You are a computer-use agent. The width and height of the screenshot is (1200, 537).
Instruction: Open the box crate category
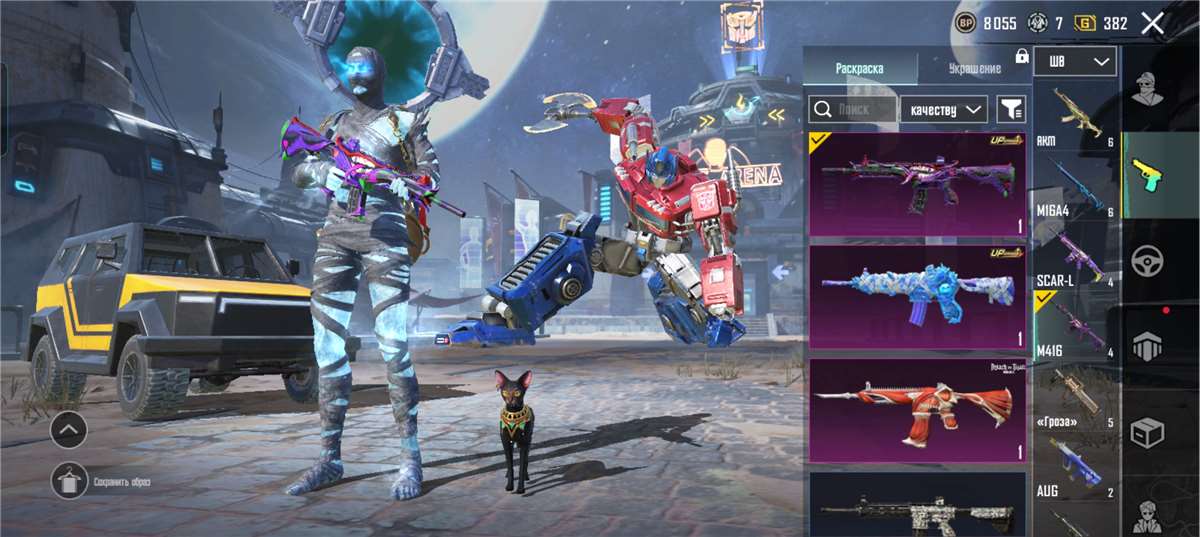(x=1146, y=433)
